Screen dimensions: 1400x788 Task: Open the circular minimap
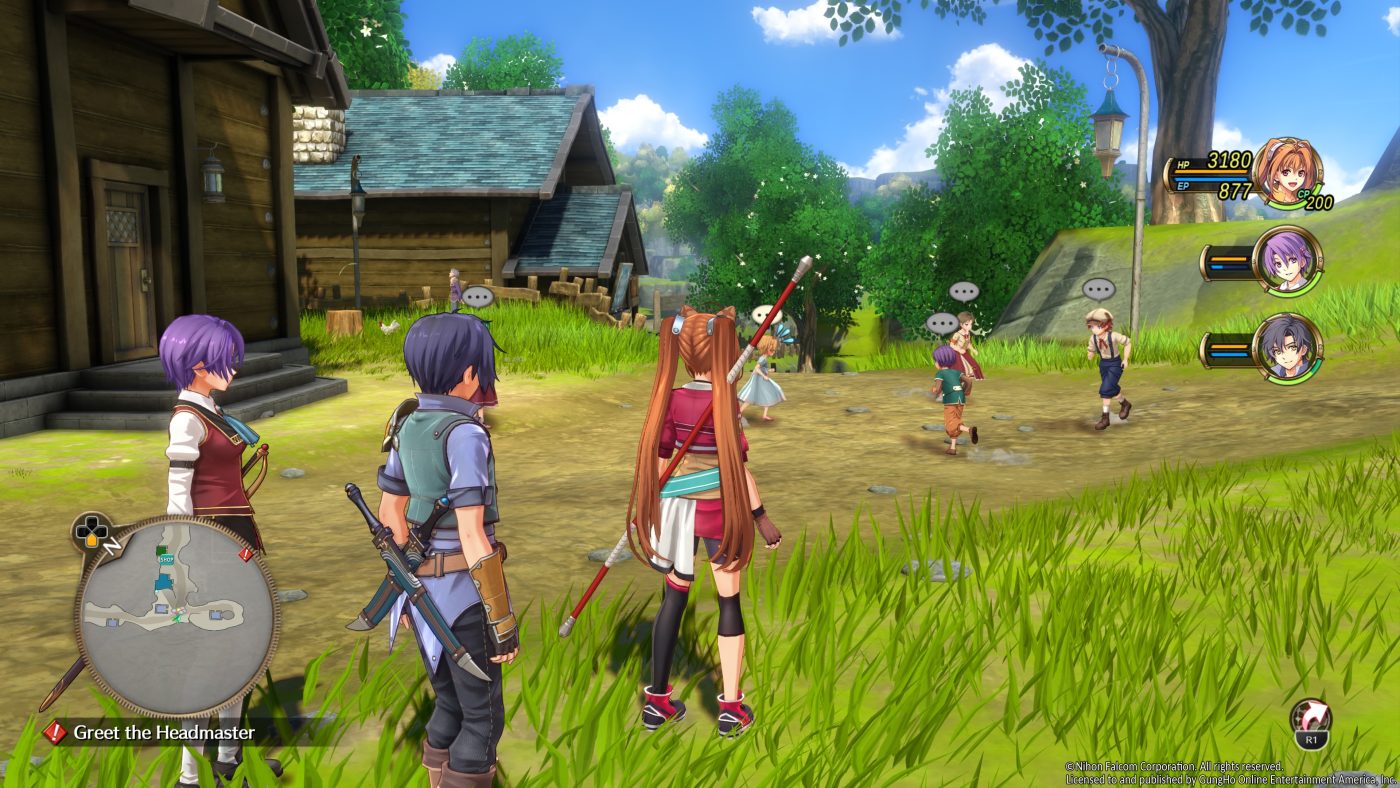(177, 616)
